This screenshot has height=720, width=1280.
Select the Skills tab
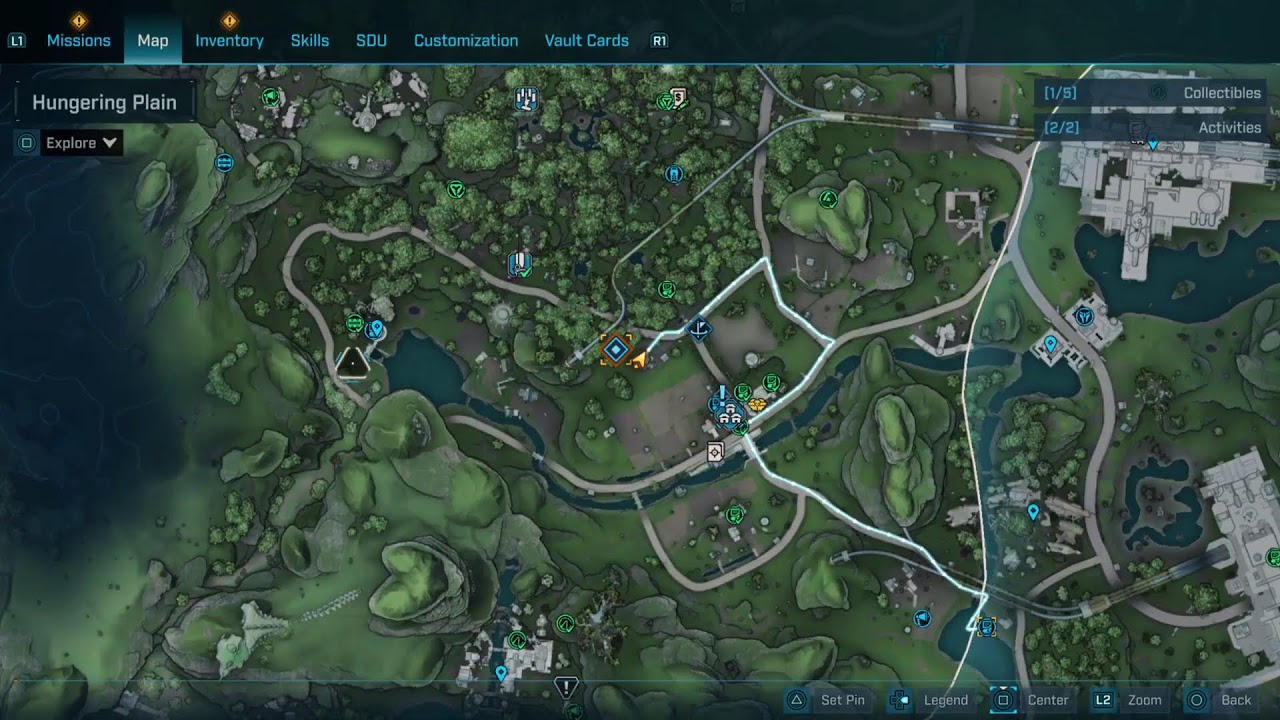310,41
